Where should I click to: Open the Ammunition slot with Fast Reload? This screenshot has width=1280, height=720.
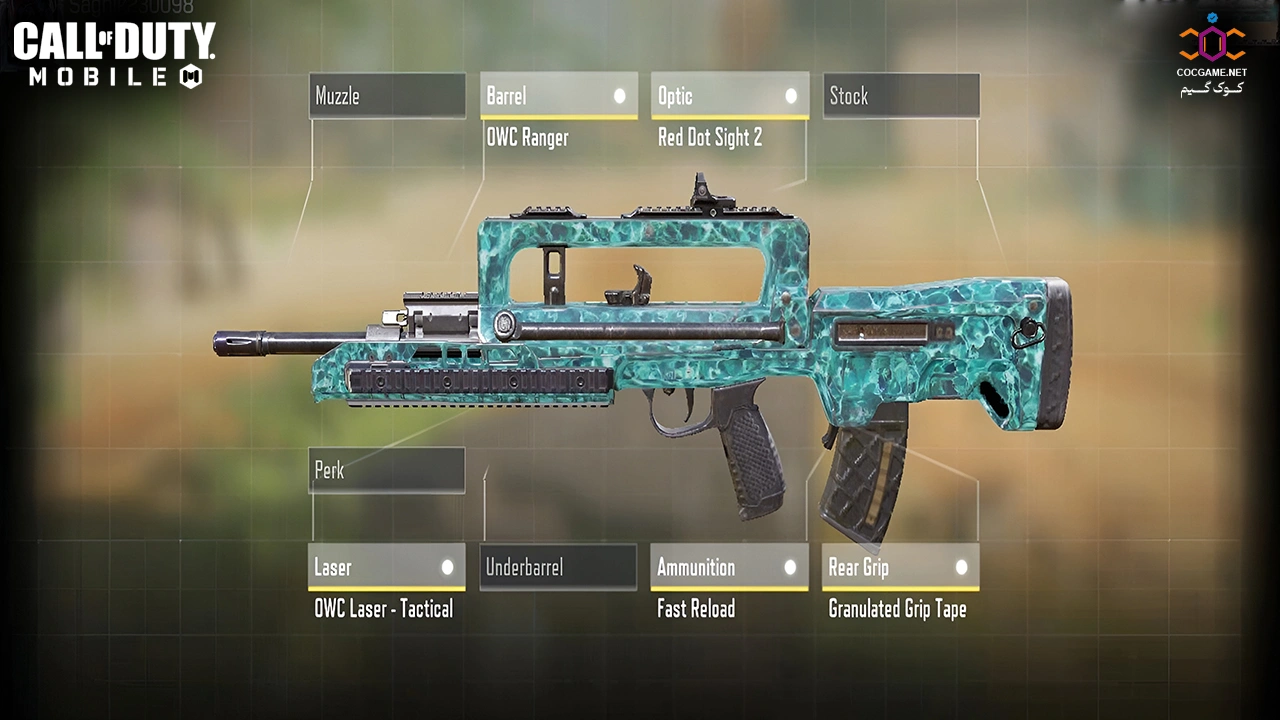pos(729,567)
